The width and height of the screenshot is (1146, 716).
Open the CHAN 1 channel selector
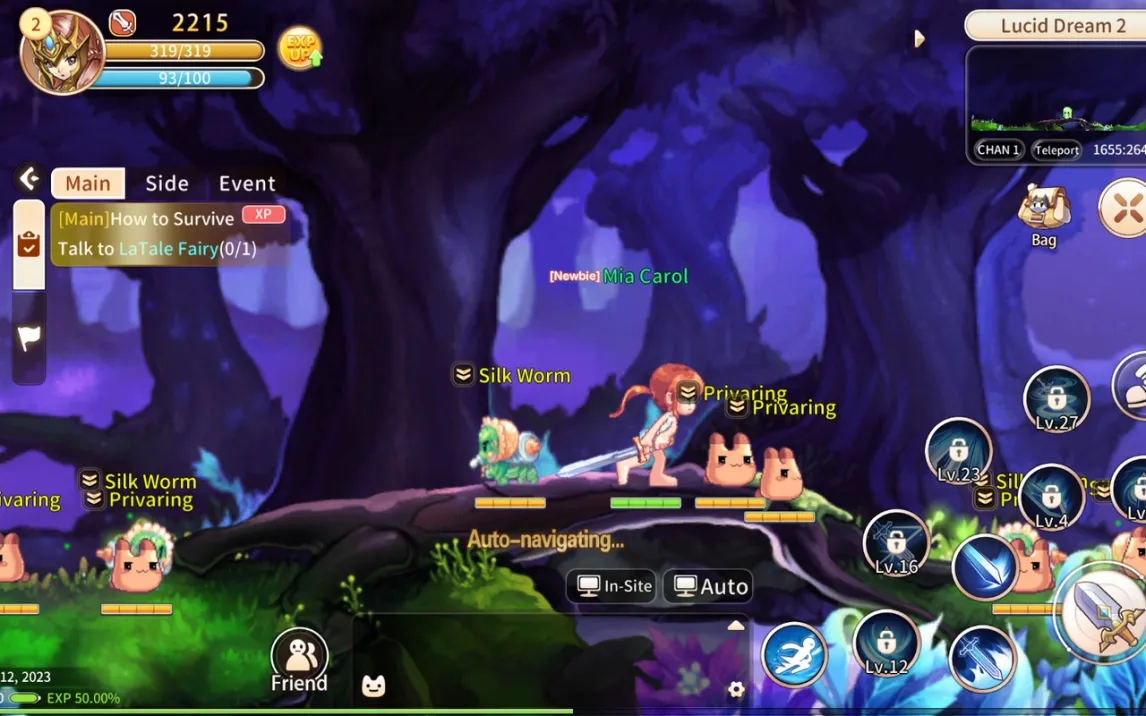point(998,150)
